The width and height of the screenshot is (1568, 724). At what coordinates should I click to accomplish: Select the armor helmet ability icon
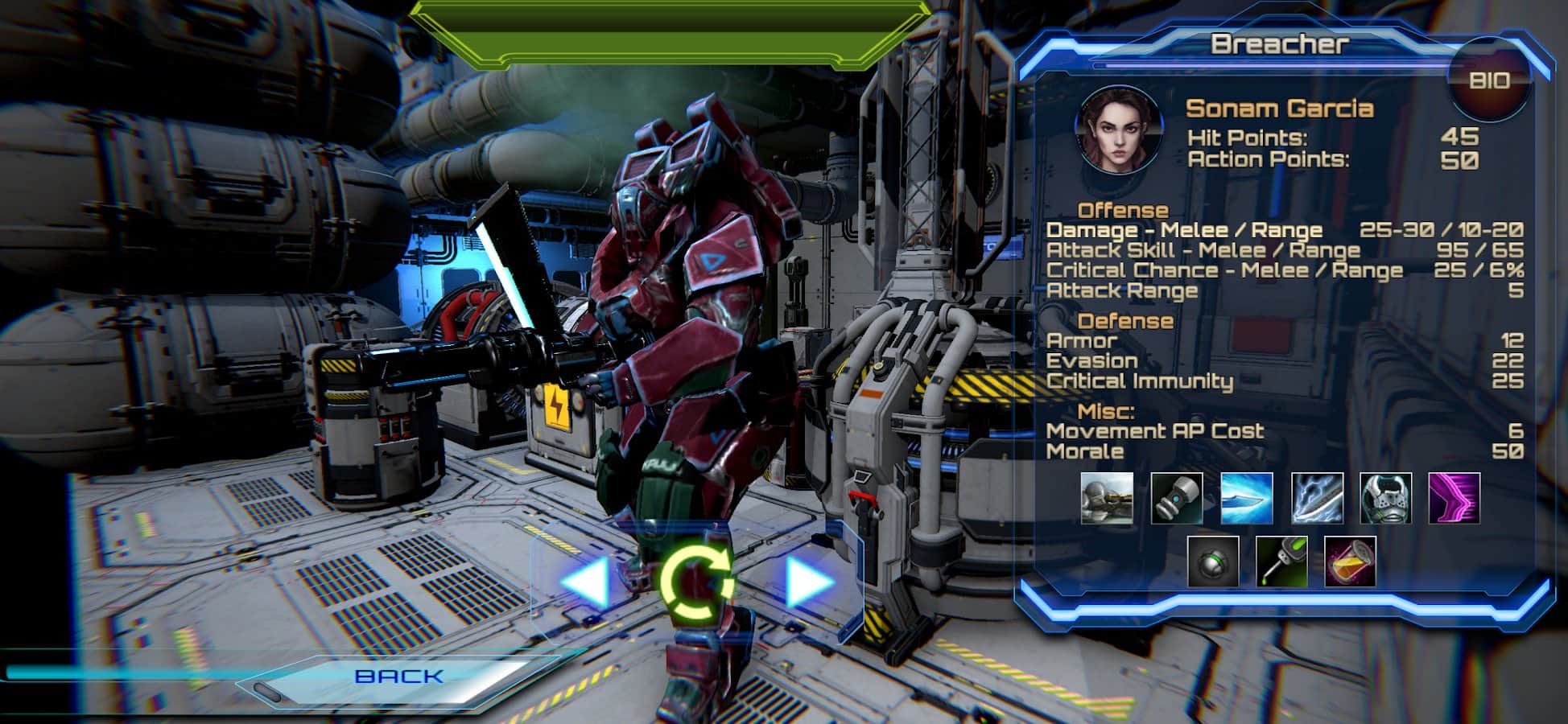[x=1385, y=499]
